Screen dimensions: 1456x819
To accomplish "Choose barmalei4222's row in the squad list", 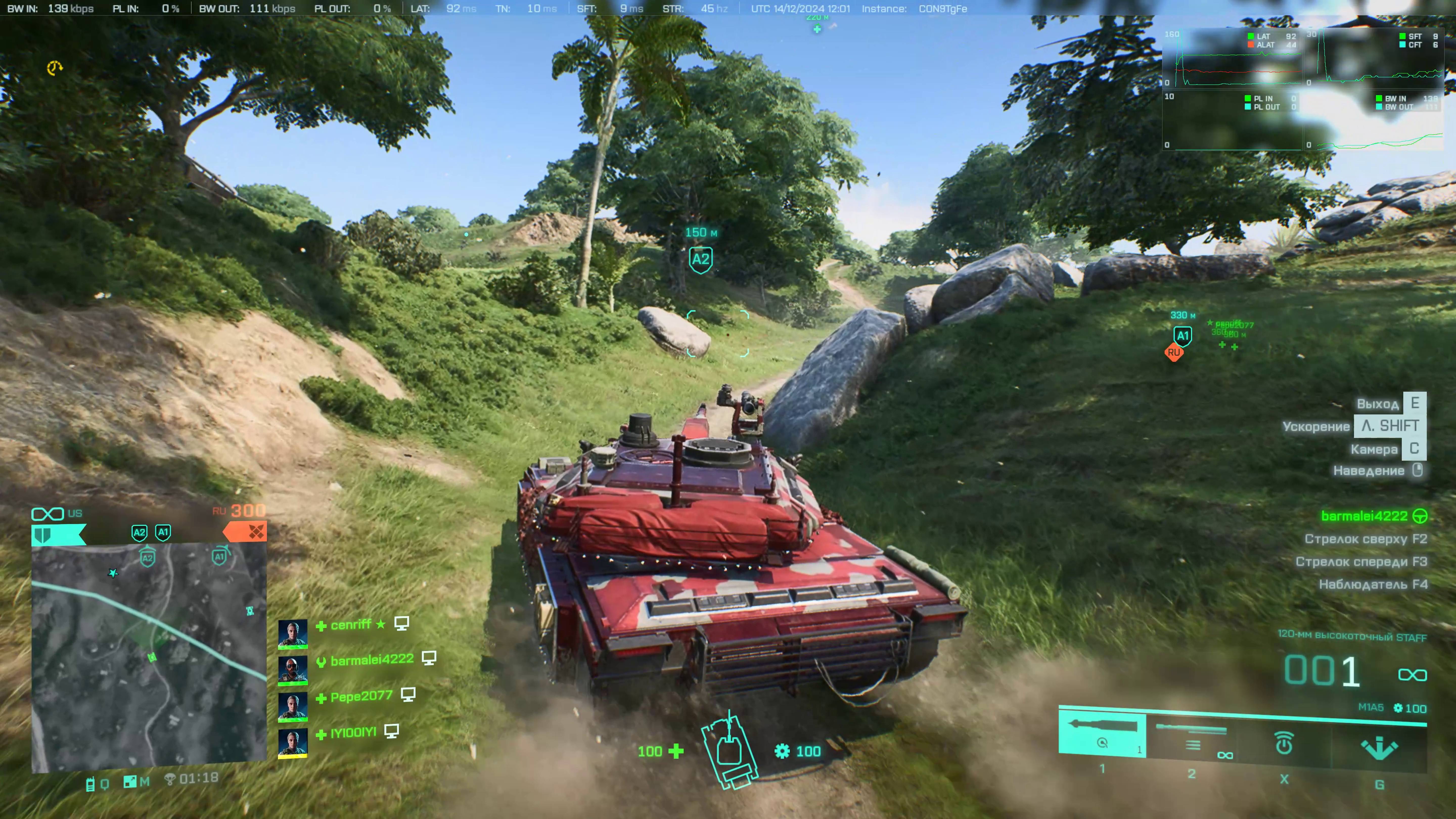I will click(x=371, y=659).
